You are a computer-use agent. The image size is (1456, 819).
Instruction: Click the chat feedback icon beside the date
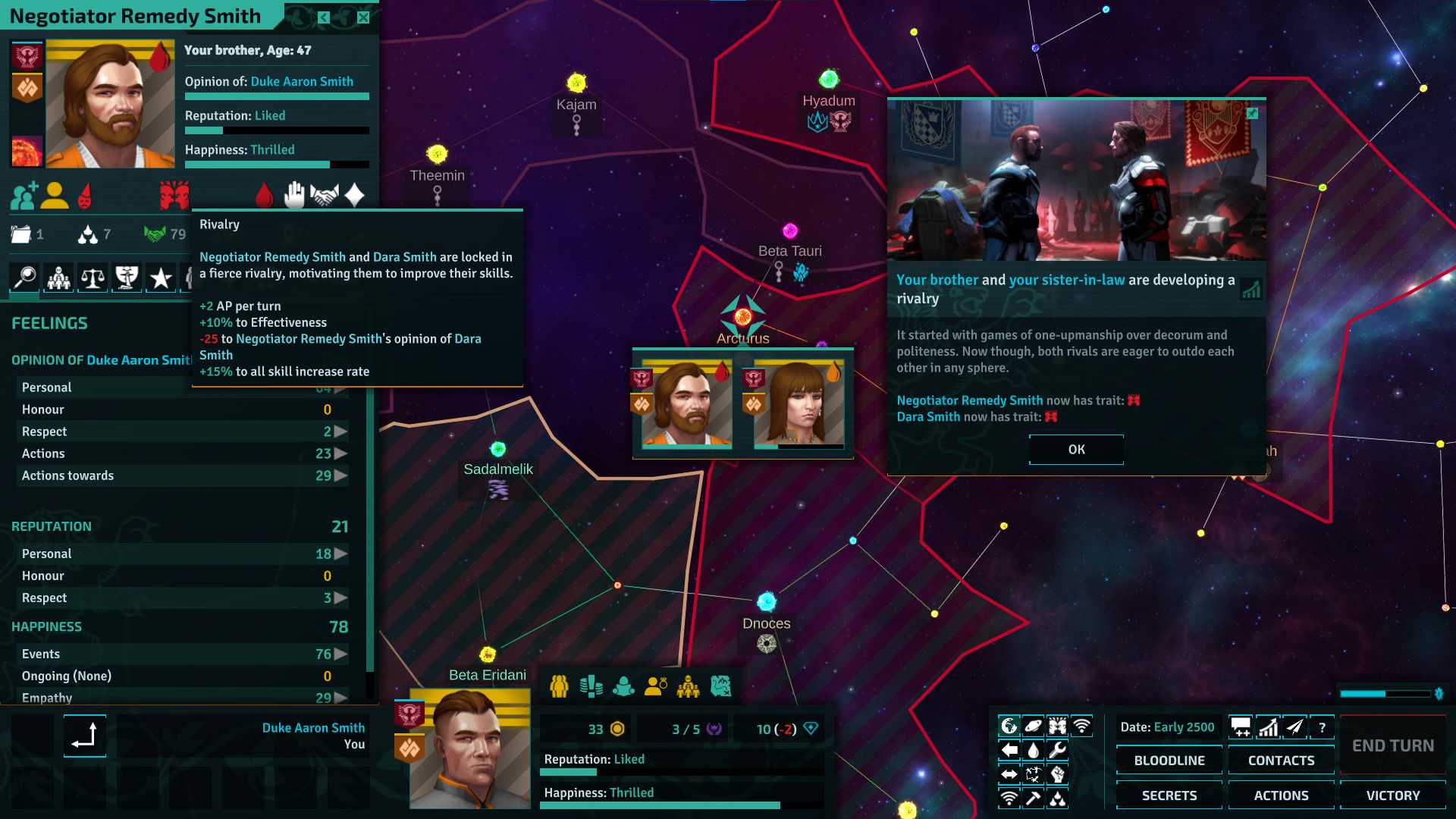[1241, 728]
